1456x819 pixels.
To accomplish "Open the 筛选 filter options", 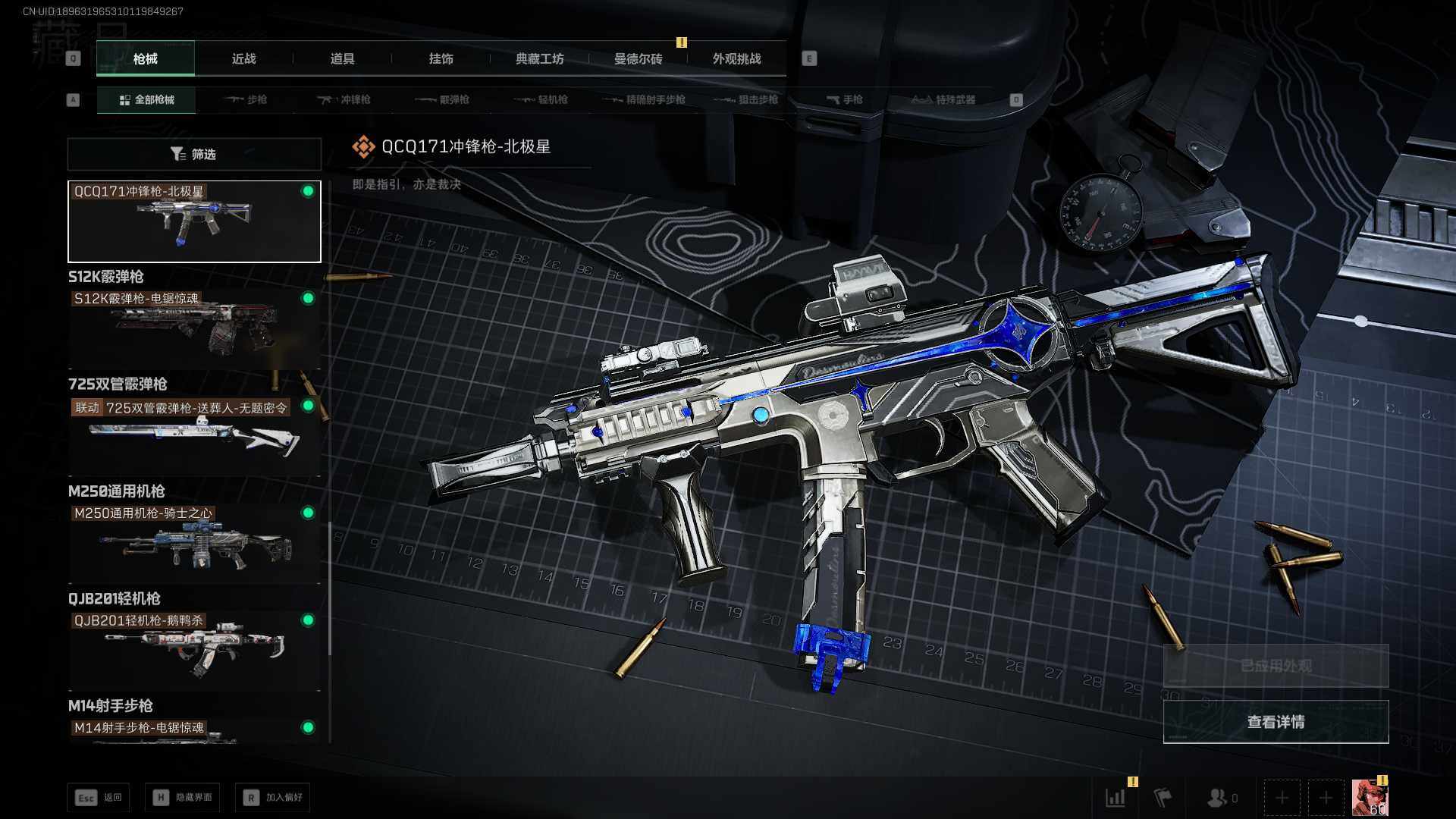I will pyautogui.click(x=194, y=154).
